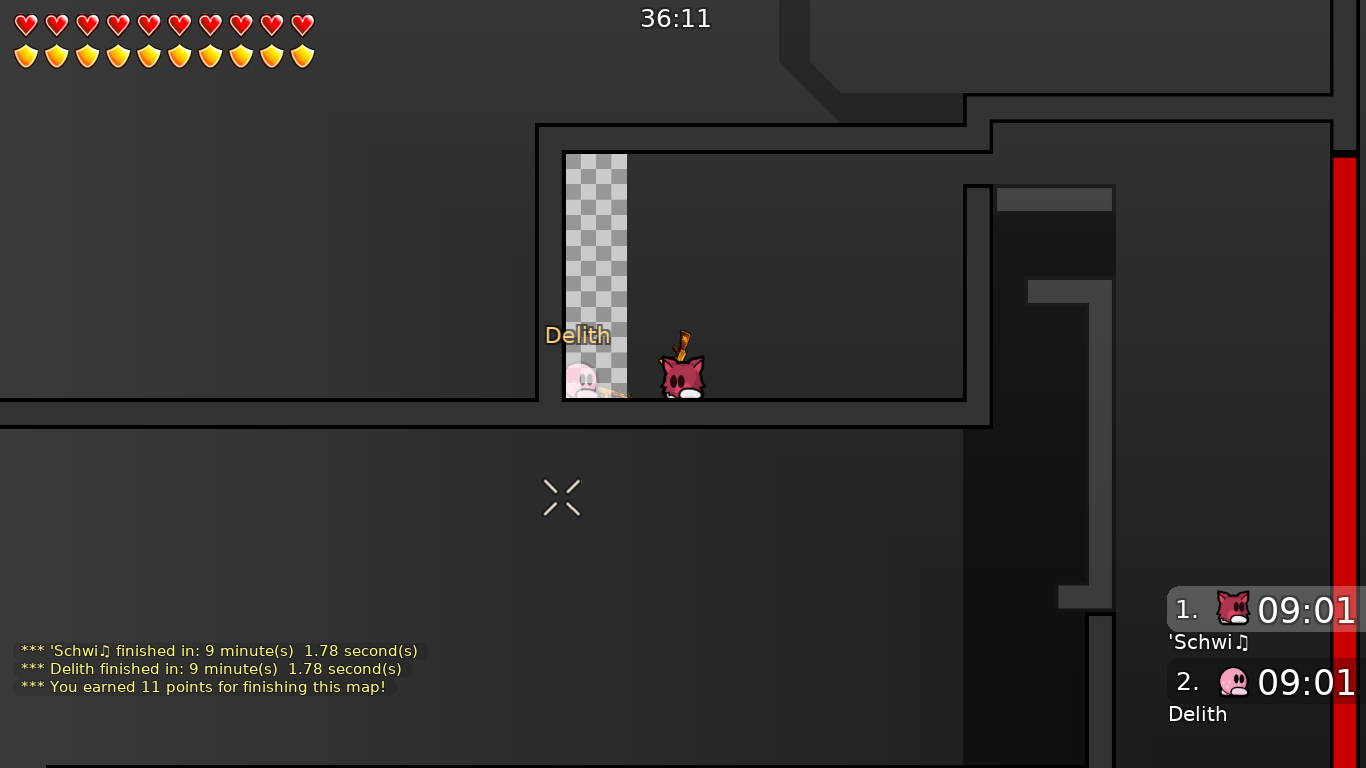
Task: Click the Delith nameplate above the tee
Action: point(578,335)
